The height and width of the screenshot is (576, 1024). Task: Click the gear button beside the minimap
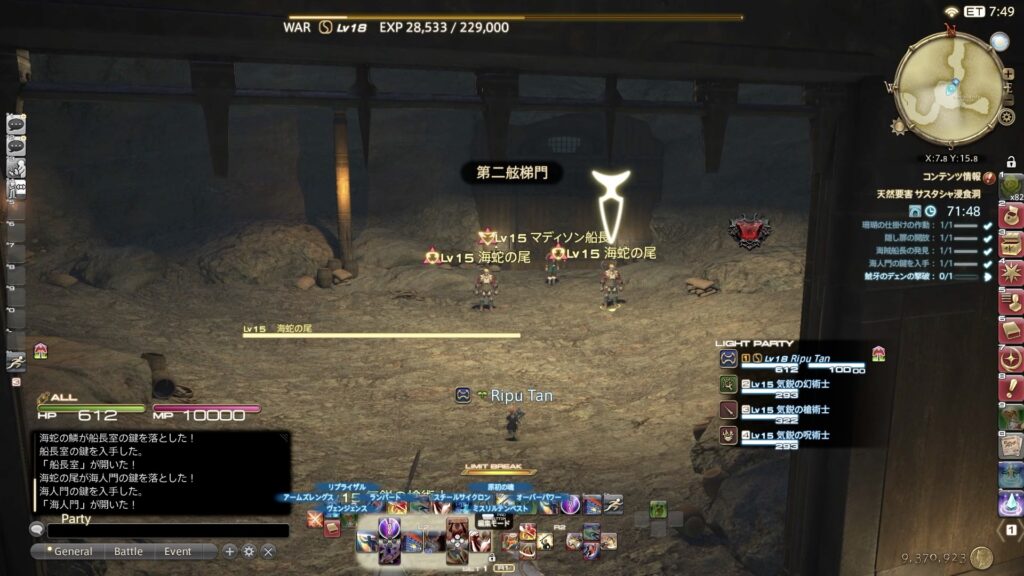coord(1007,117)
